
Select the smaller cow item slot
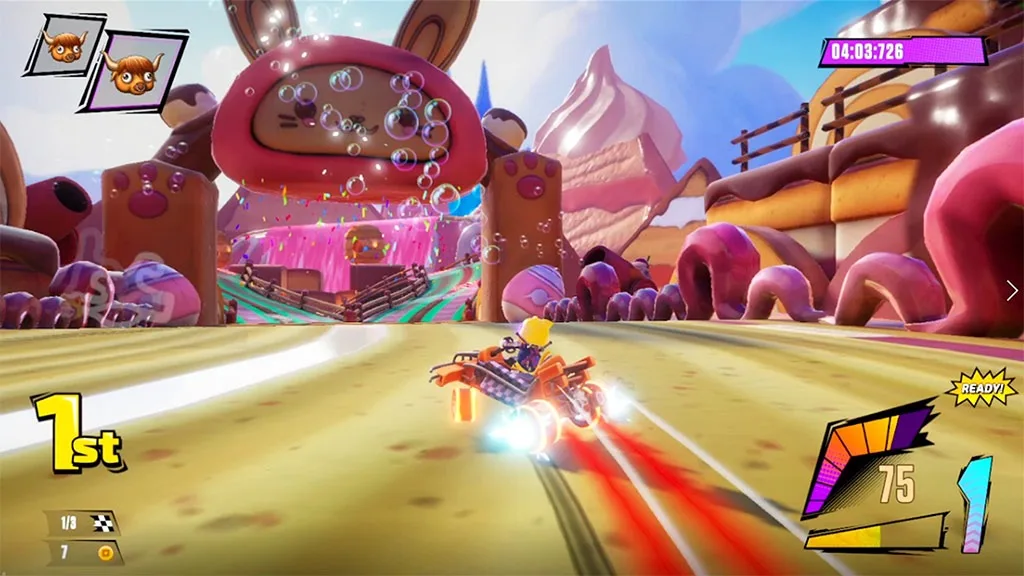(64, 44)
